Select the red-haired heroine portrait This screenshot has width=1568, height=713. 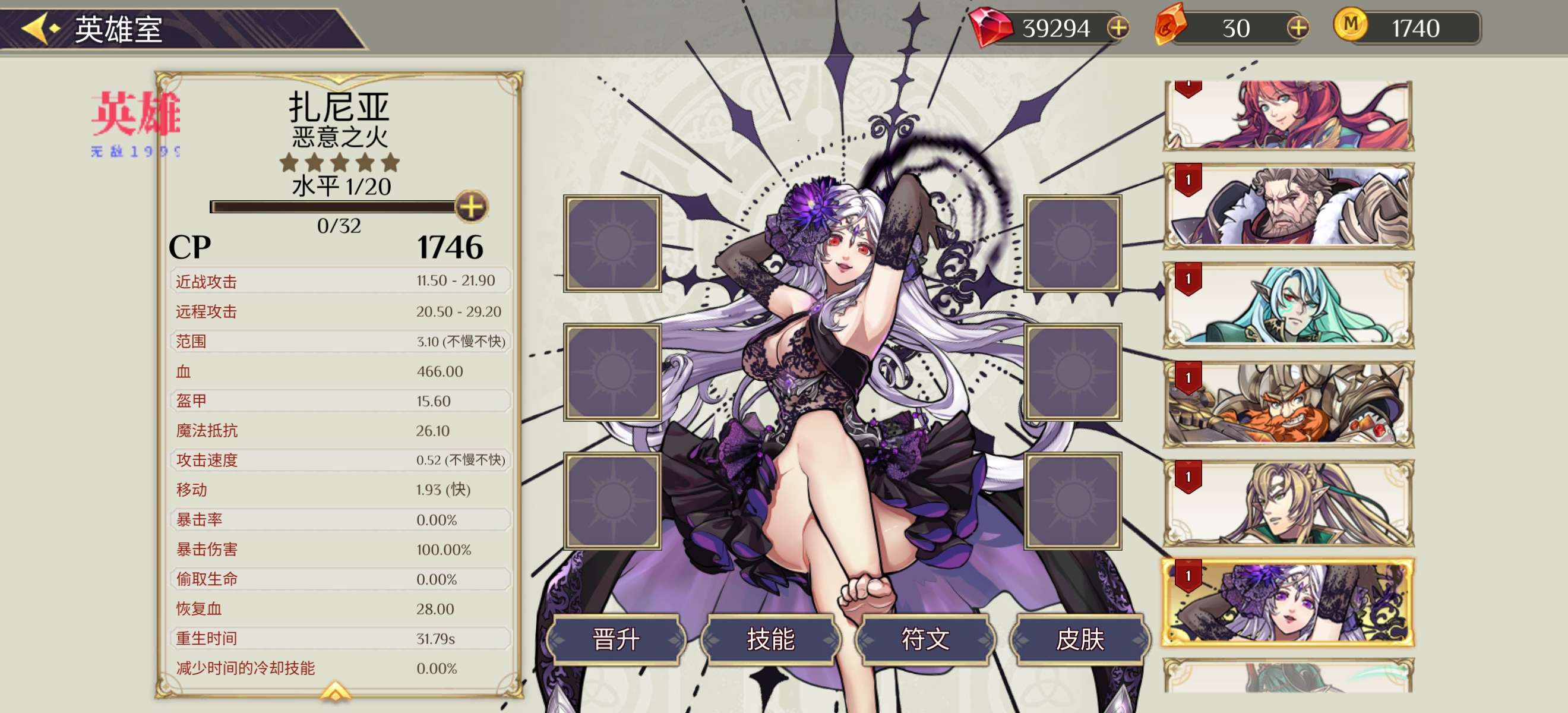tap(1288, 116)
